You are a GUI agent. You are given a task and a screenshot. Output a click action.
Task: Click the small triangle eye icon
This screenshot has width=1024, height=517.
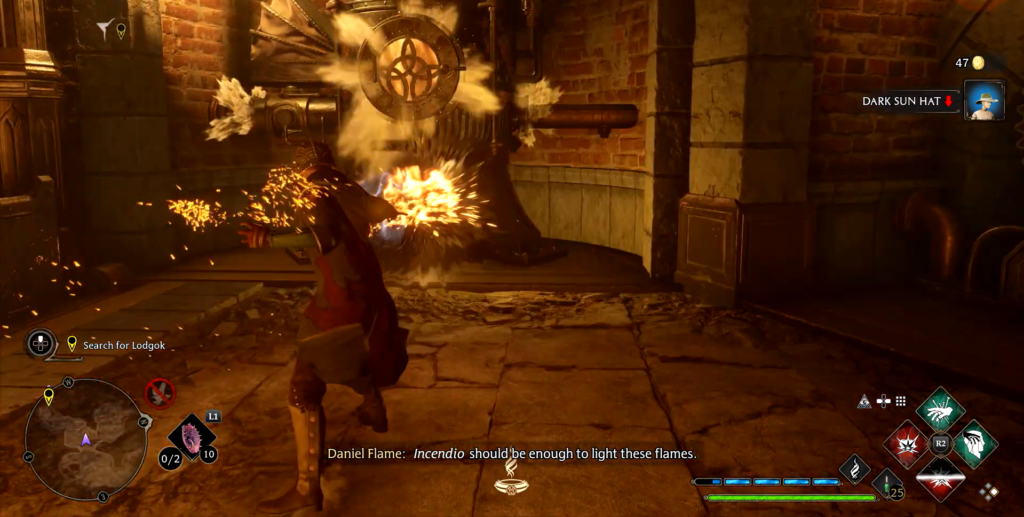864,401
